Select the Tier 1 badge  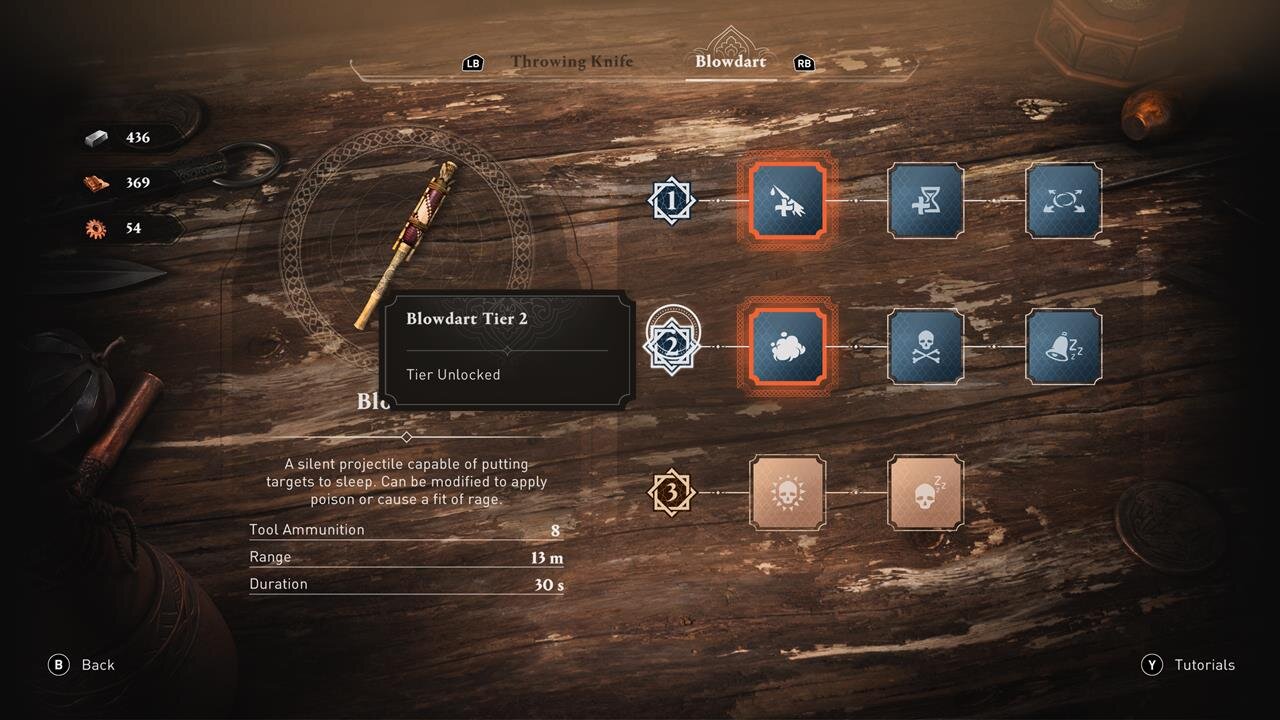point(672,201)
